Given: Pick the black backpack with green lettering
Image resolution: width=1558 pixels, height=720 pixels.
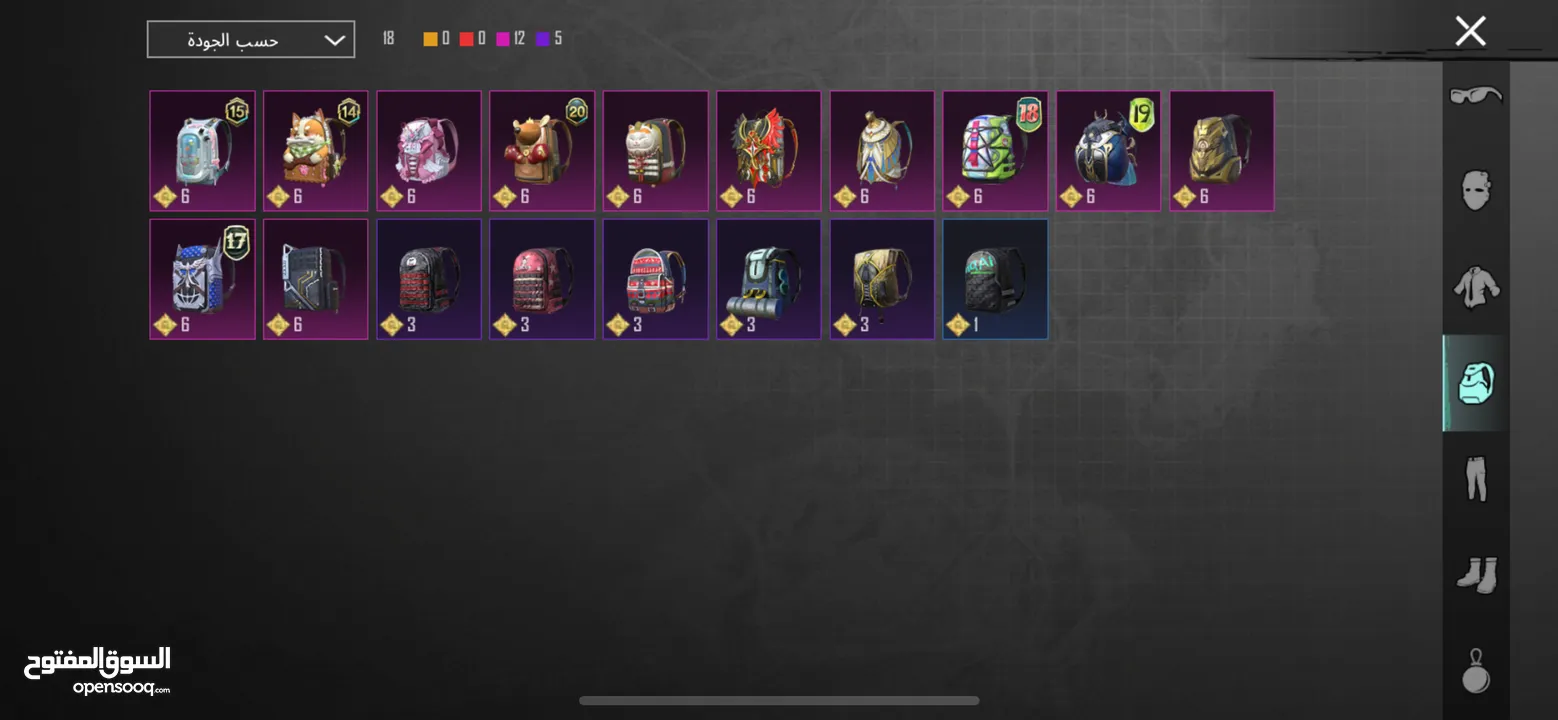Looking at the screenshot, I should (x=995, y=279).
